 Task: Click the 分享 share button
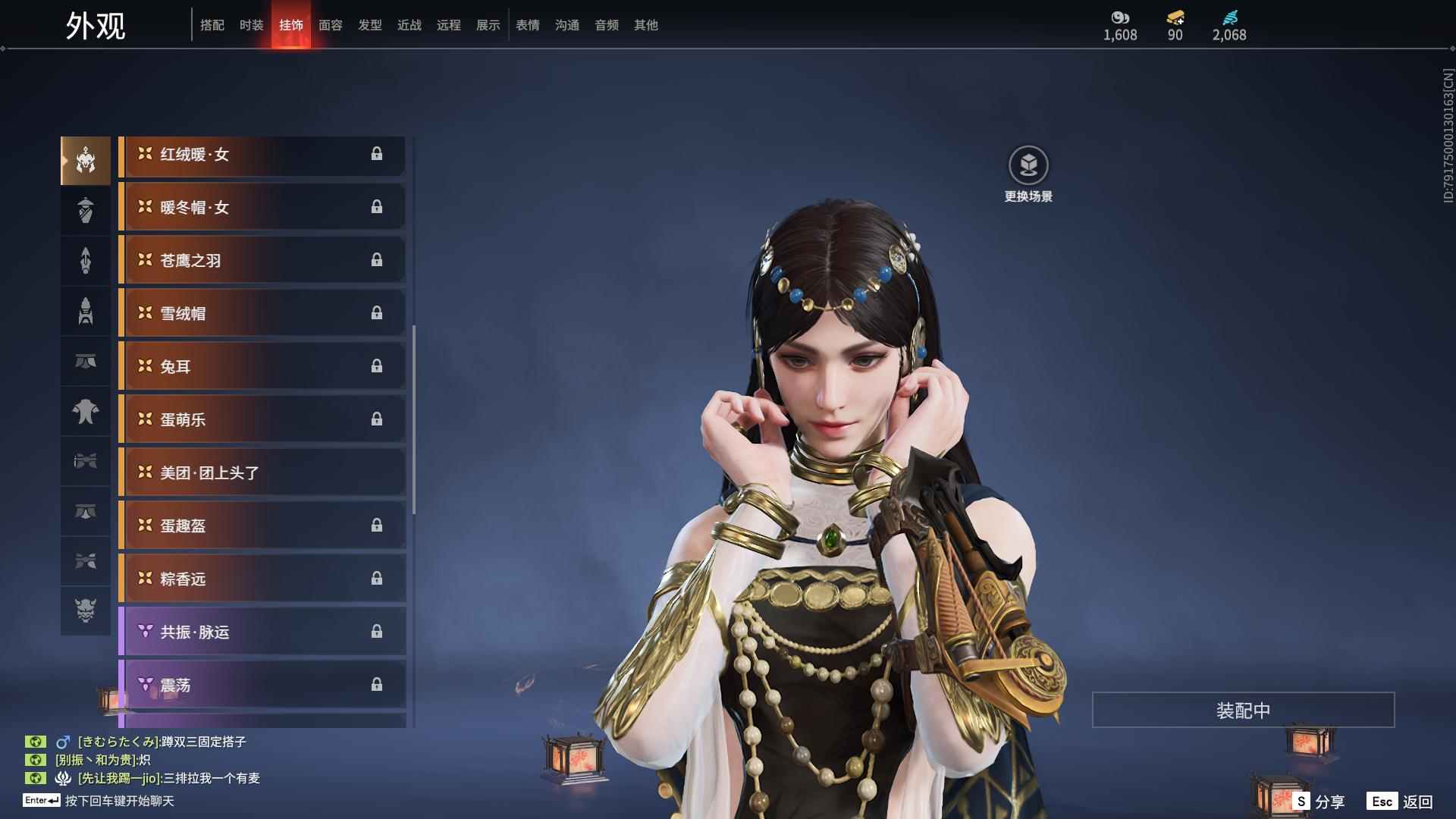pos(1319,802)
